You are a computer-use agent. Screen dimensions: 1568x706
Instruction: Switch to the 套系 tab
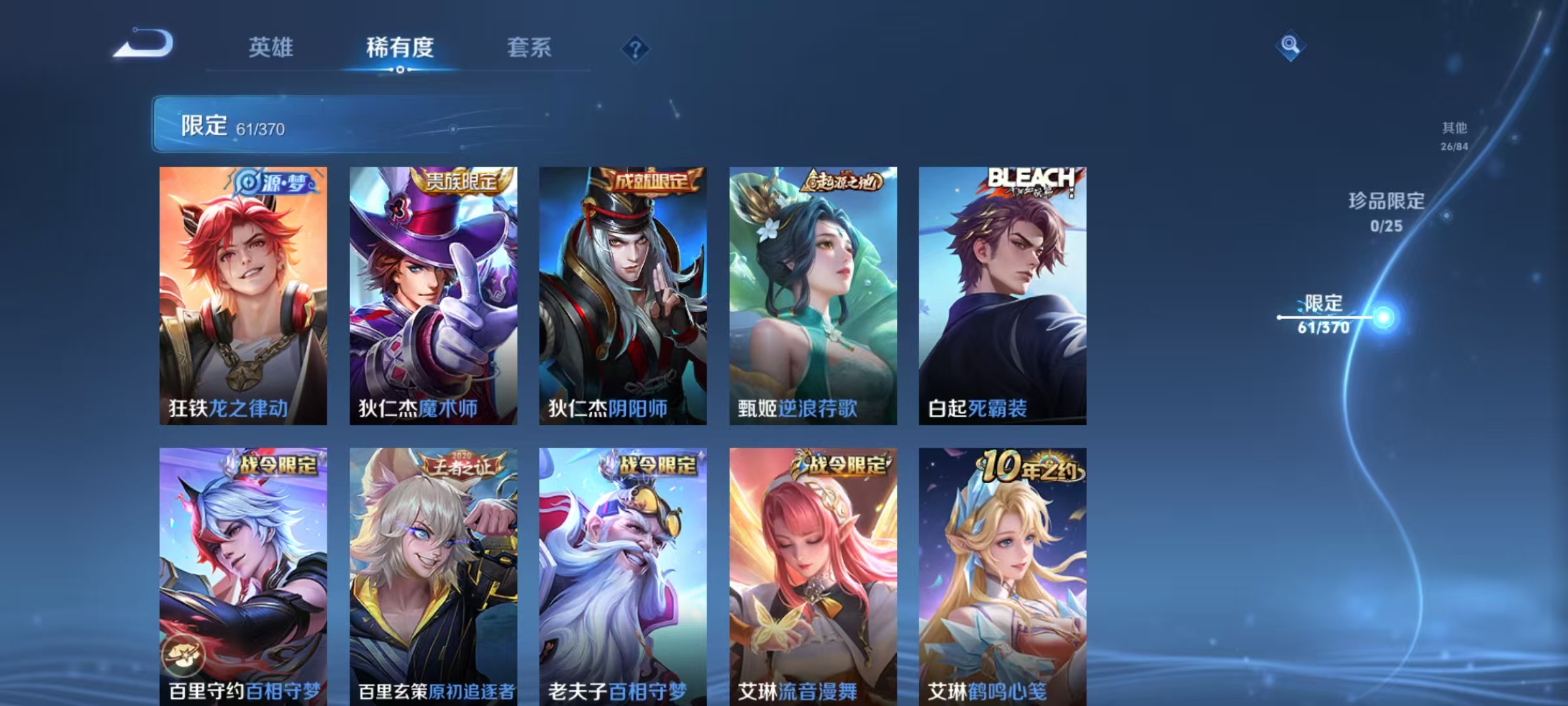coord(529,48)
